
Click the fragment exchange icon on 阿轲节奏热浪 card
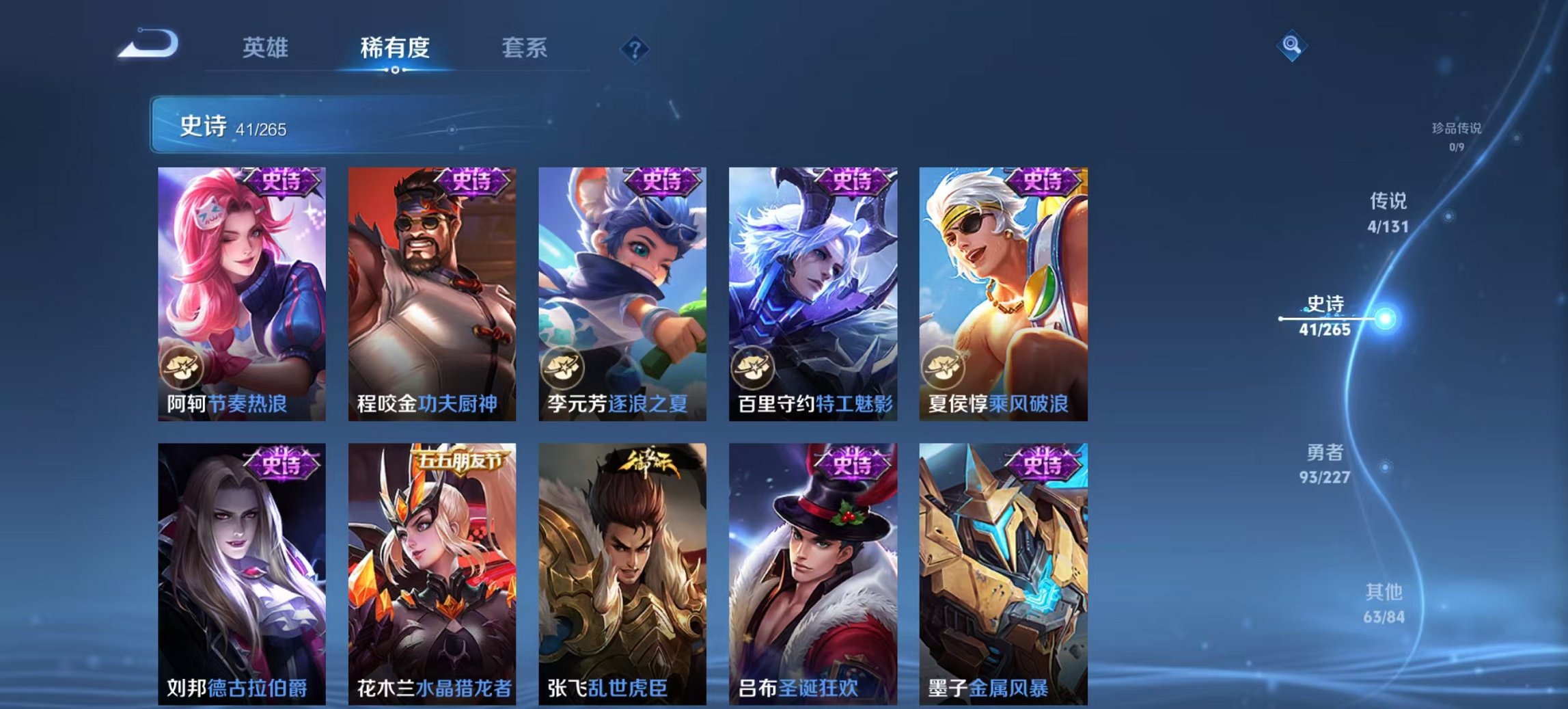click(182, 366)
